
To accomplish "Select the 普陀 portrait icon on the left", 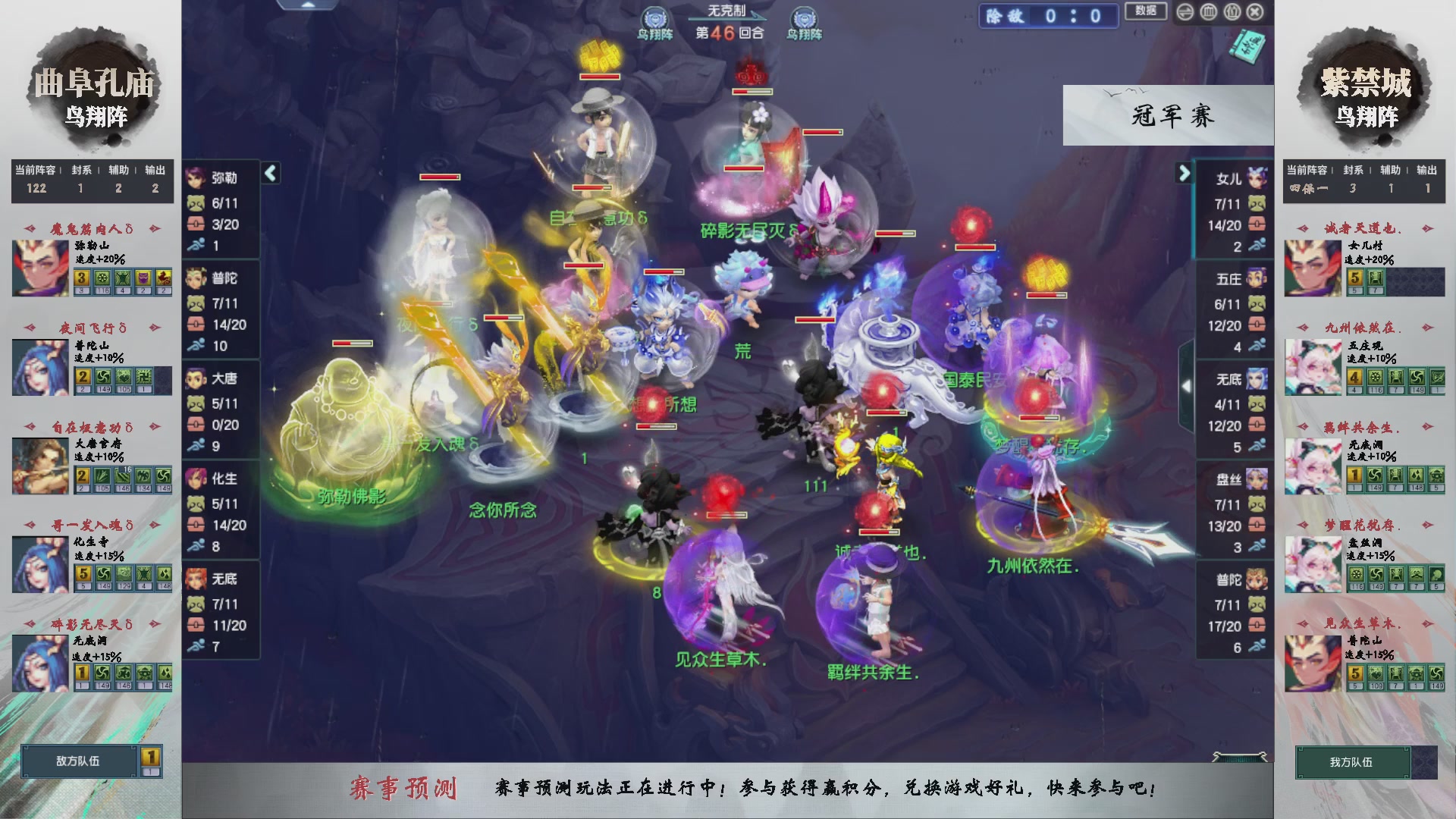I will [196, 279].
